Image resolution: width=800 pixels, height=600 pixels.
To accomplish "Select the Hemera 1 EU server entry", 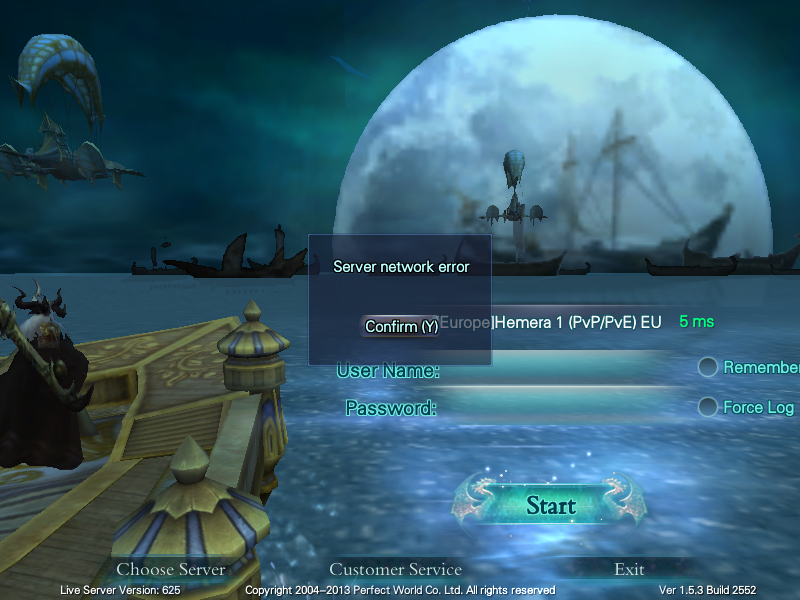I will click(x=578, y=322).
